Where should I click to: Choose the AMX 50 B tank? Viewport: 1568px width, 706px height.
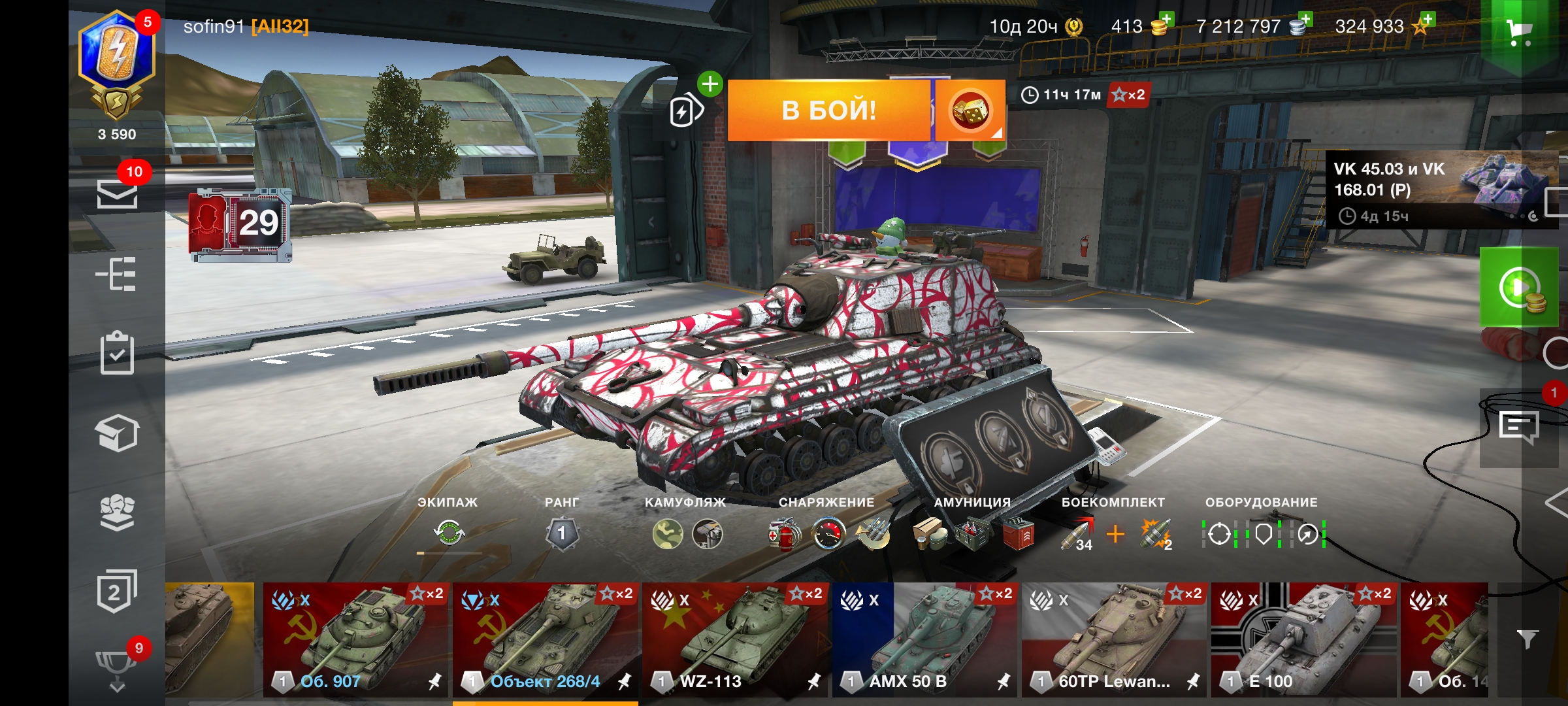(924, 639)
